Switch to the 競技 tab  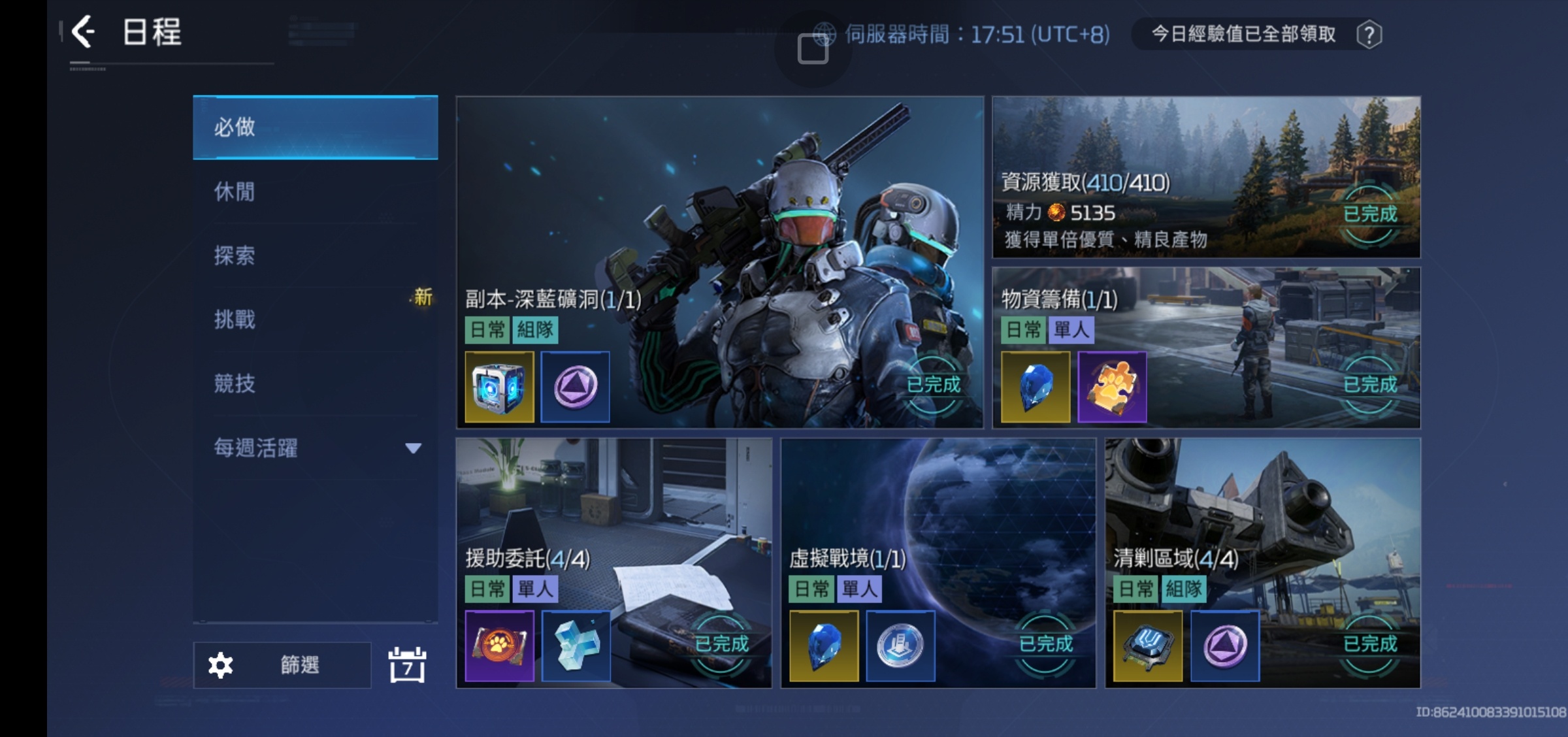[315, 384]
